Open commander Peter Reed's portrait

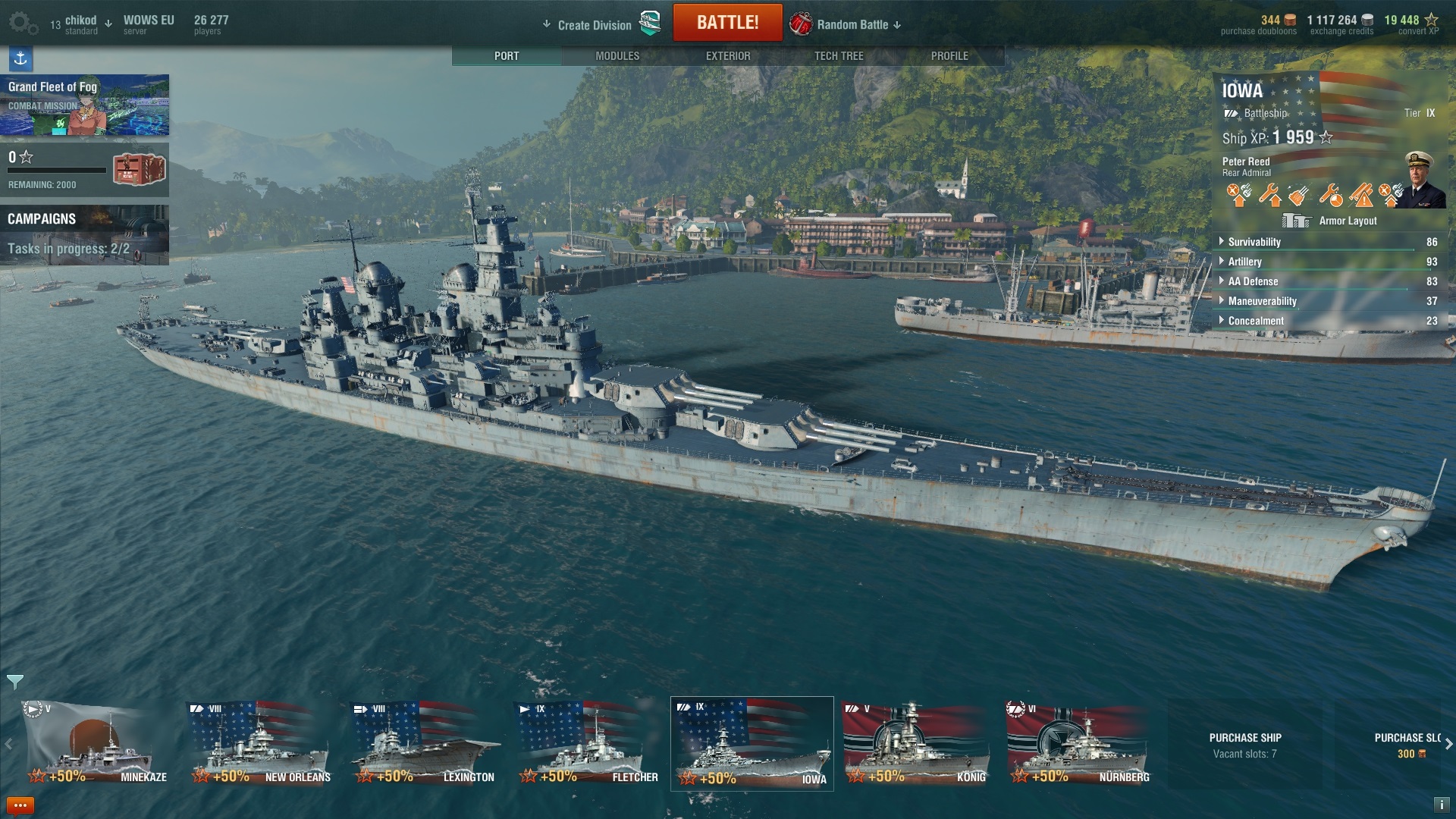[x=1425, y=179]
